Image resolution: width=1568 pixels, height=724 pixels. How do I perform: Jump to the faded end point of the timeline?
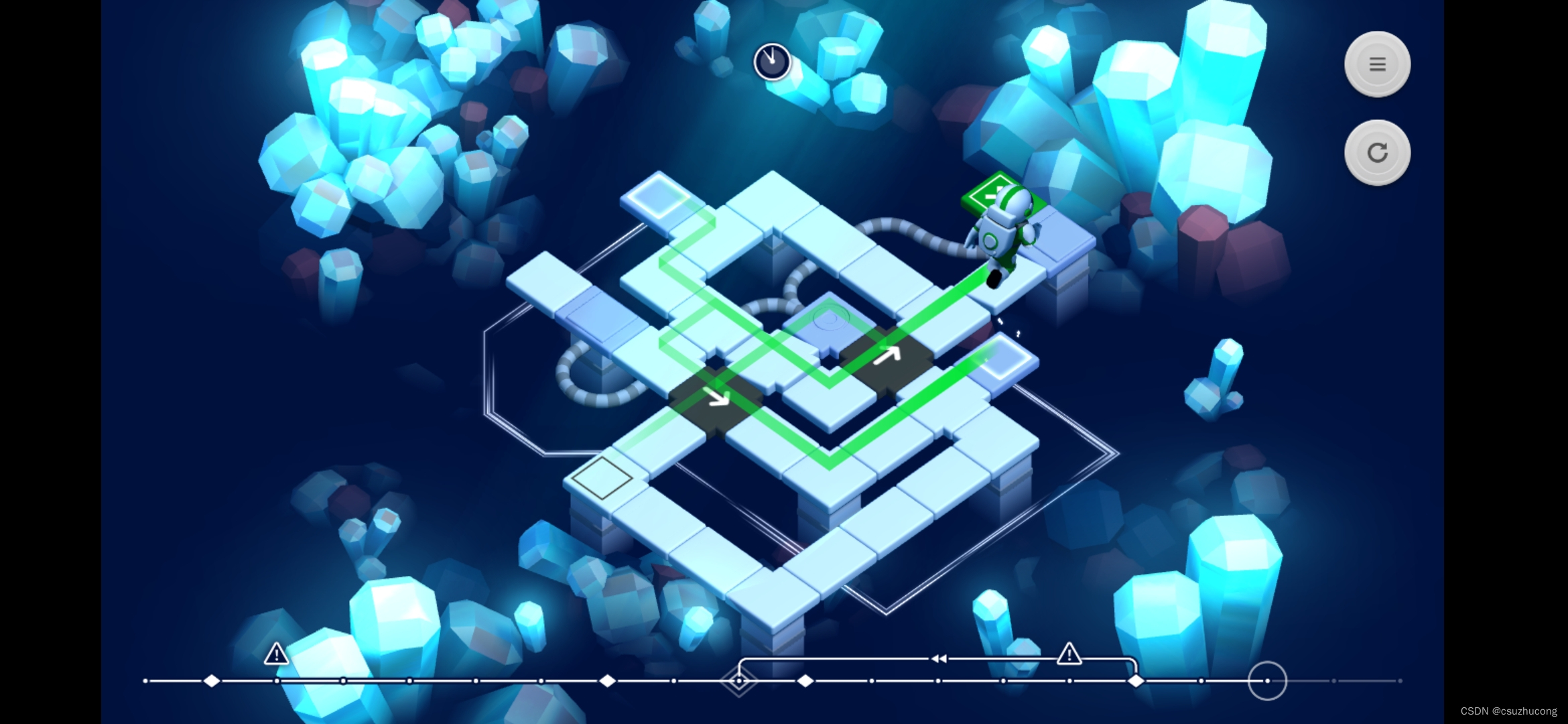pyautogui.click(x=1400, y=680)
